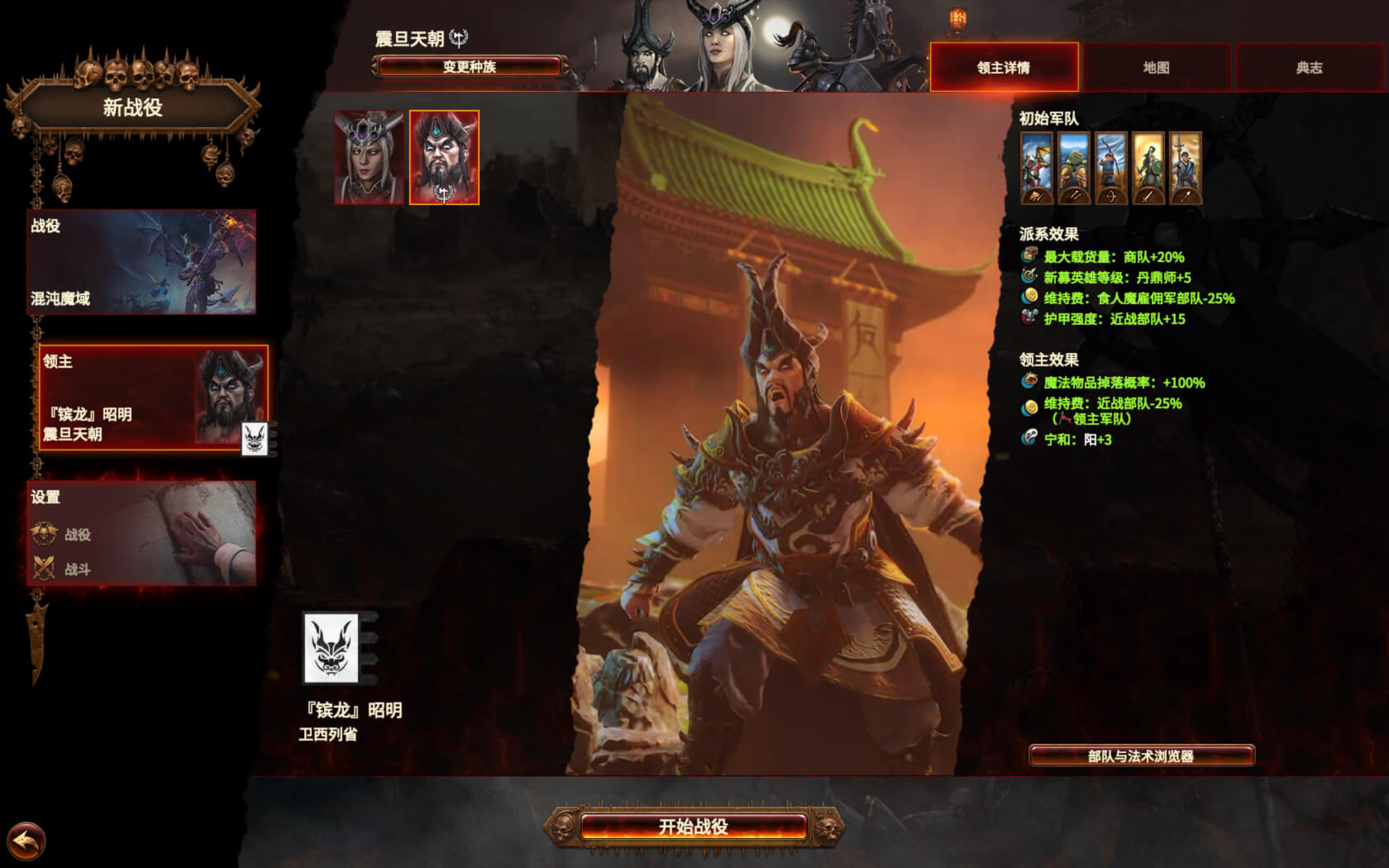The image size is (1389, 868).
Task: Inspect the green ogre starting unit card
Action: [1074, 168]
